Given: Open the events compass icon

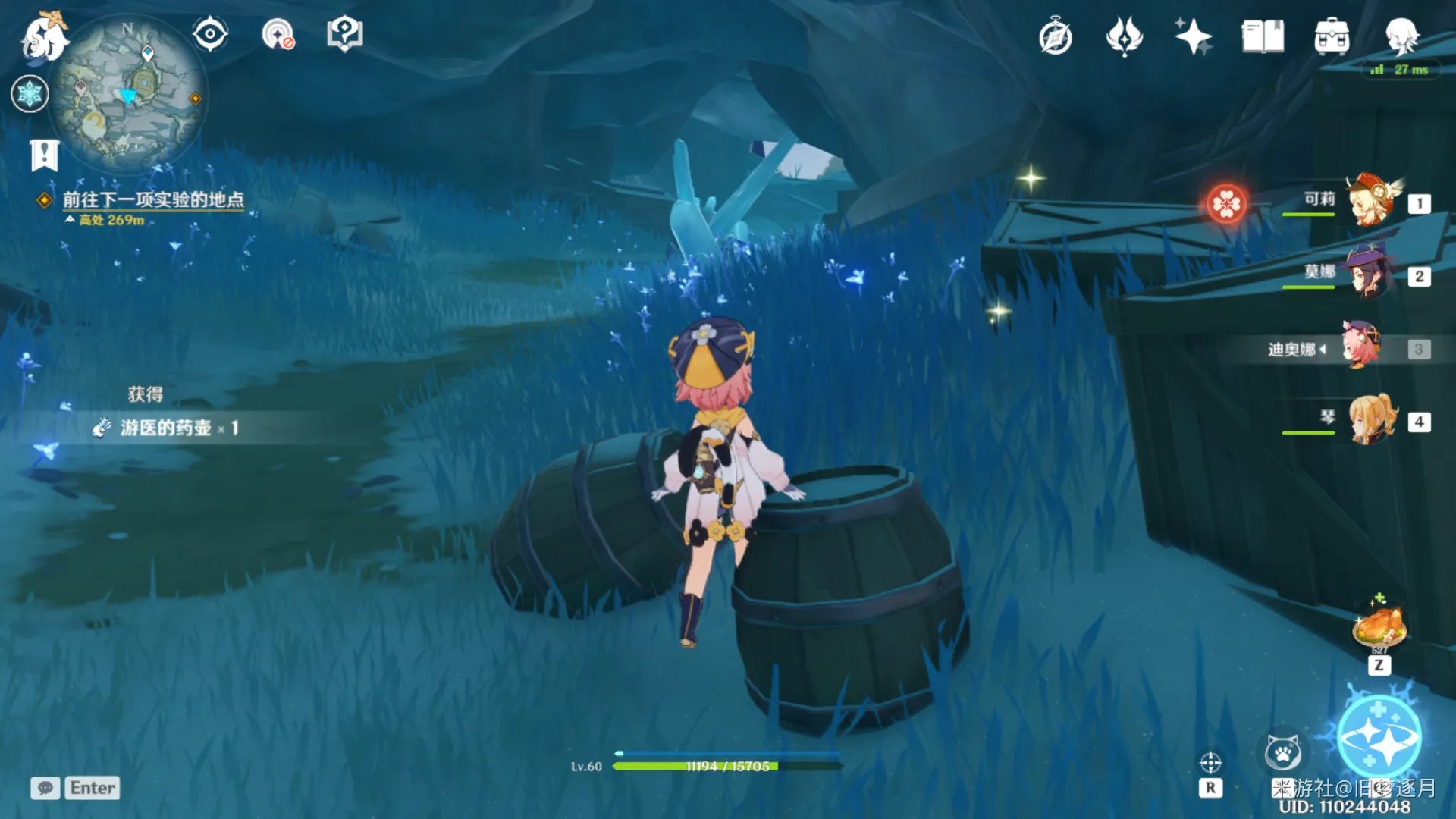Looking at the screenshot, I should pos(1055,37).
